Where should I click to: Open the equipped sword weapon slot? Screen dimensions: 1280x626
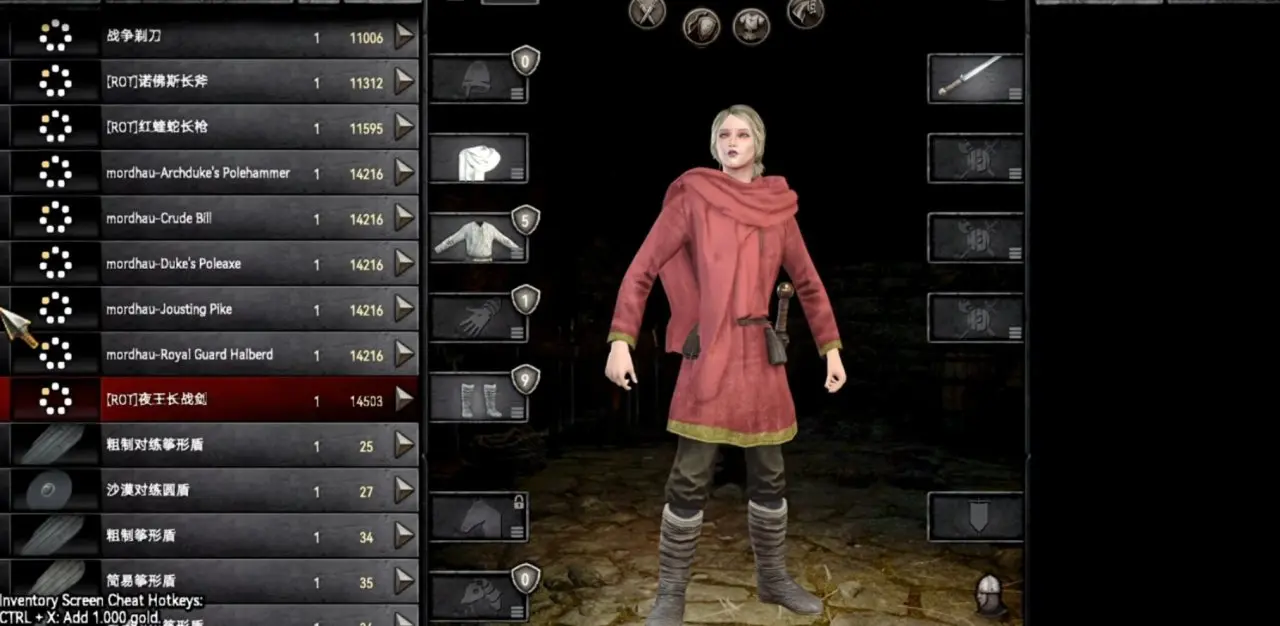point(975,79)
